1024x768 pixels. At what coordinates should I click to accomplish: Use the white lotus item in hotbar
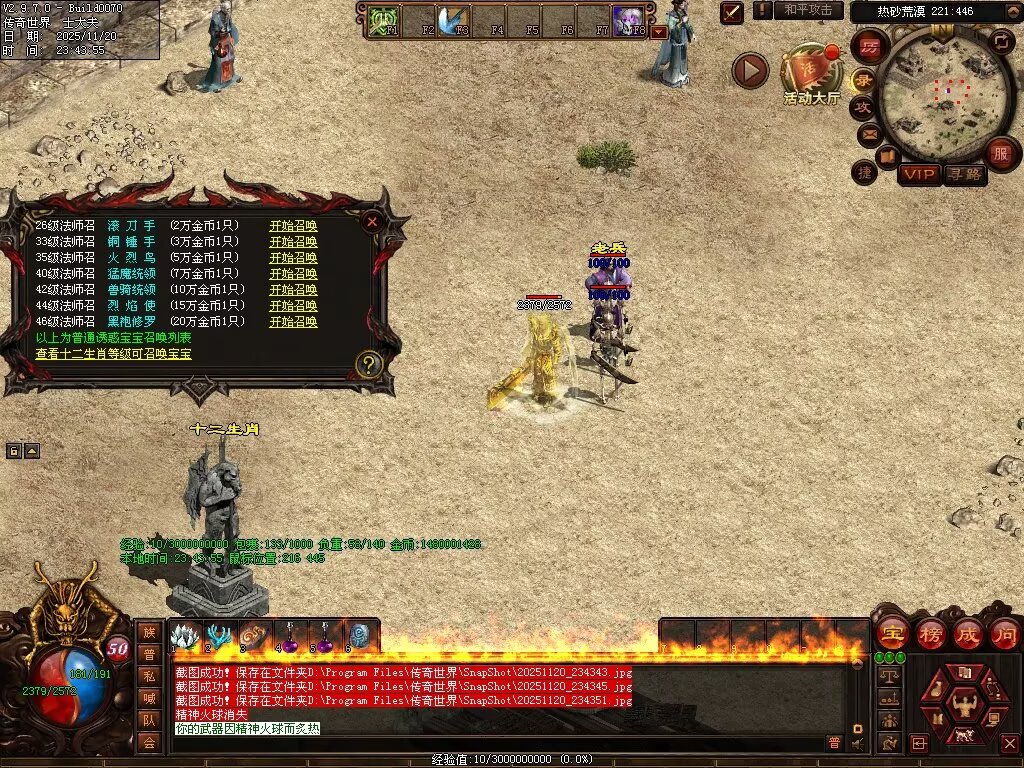click(186, 636)
